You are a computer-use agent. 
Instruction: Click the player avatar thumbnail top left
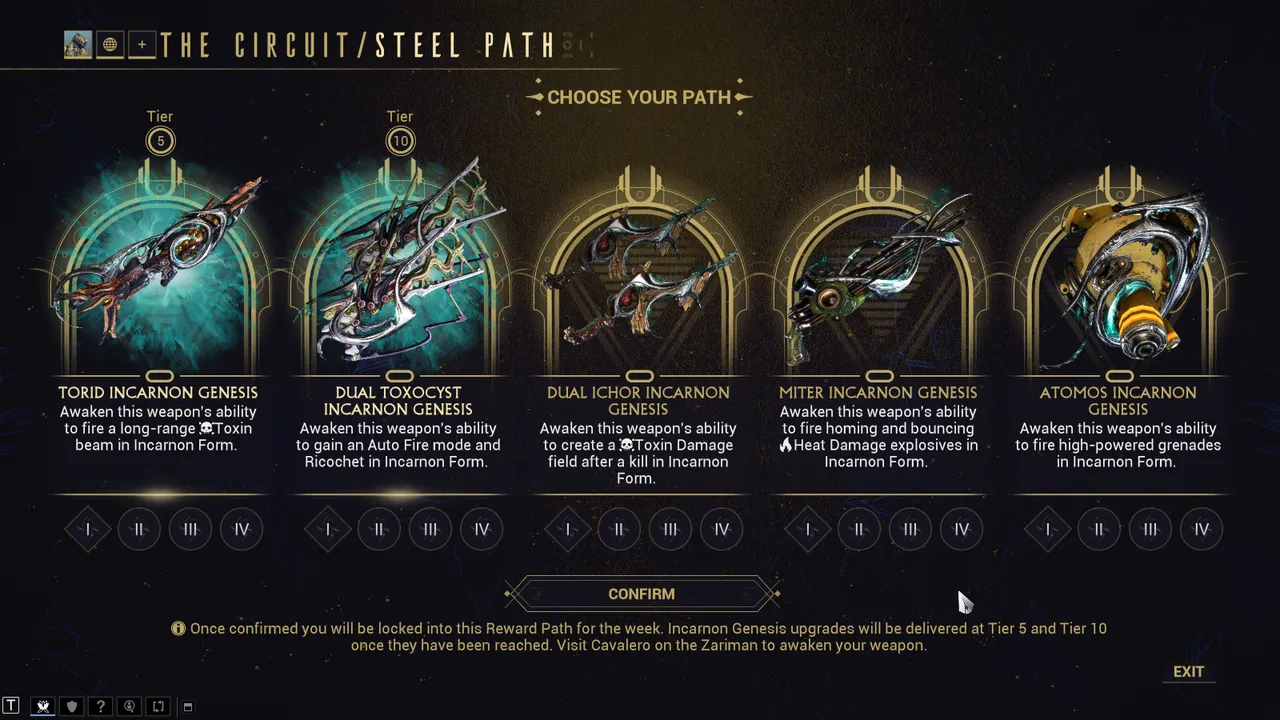pyautogui.click(x=77, y=44)
